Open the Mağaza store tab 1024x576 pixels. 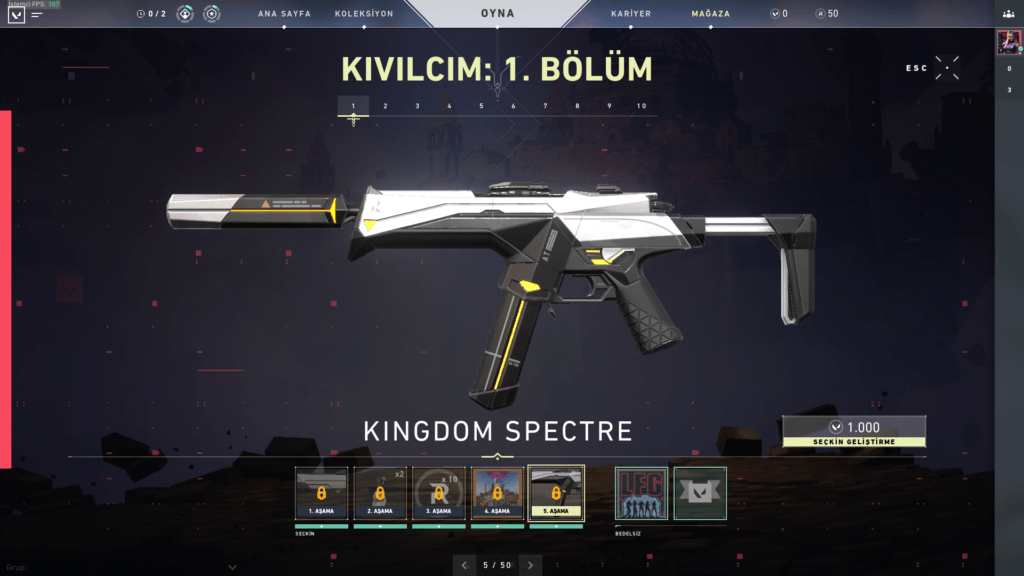[x=710, y=14]
